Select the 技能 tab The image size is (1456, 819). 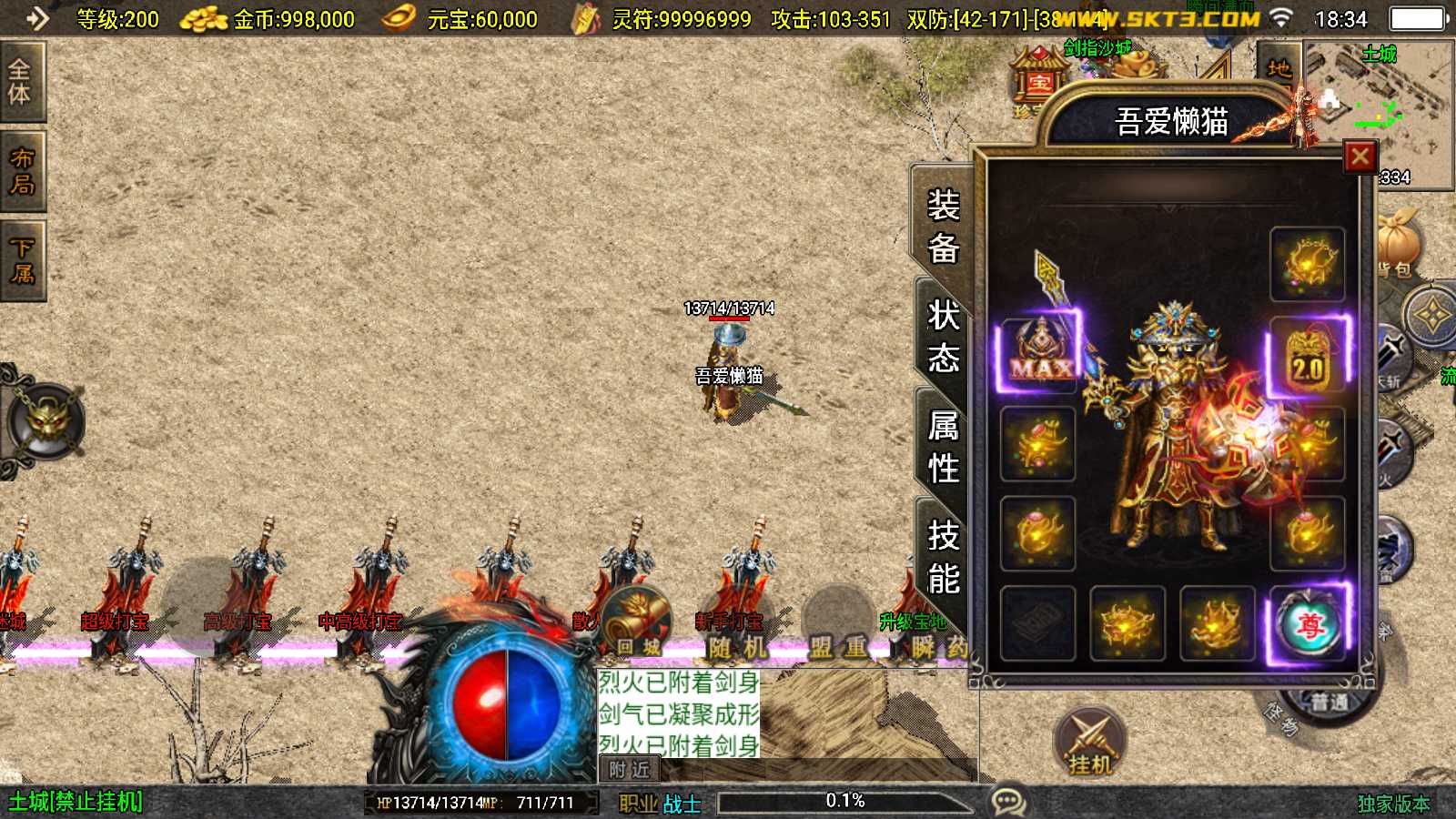tap(943, 556)
